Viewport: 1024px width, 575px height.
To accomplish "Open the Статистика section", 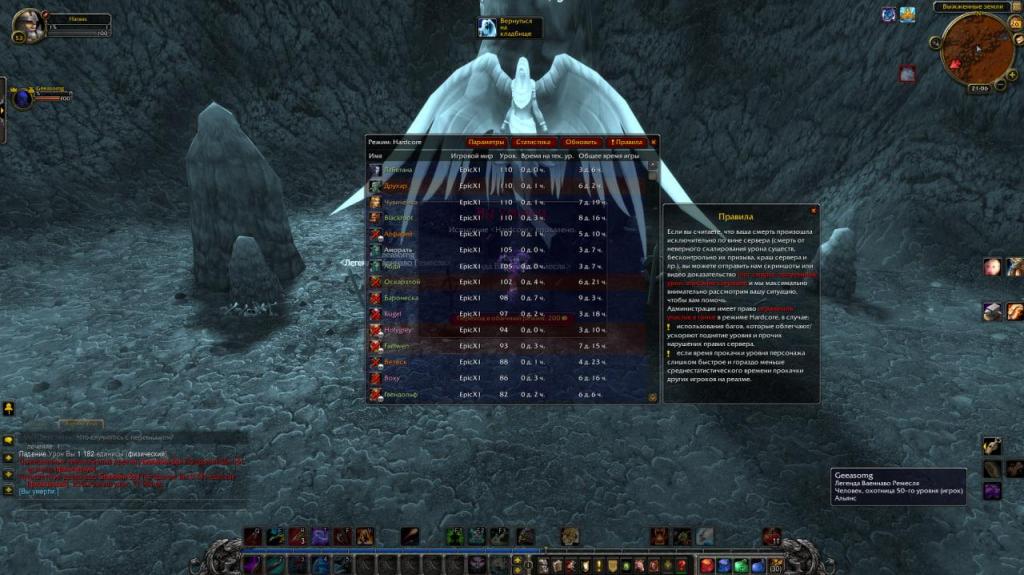I will 533,142.
